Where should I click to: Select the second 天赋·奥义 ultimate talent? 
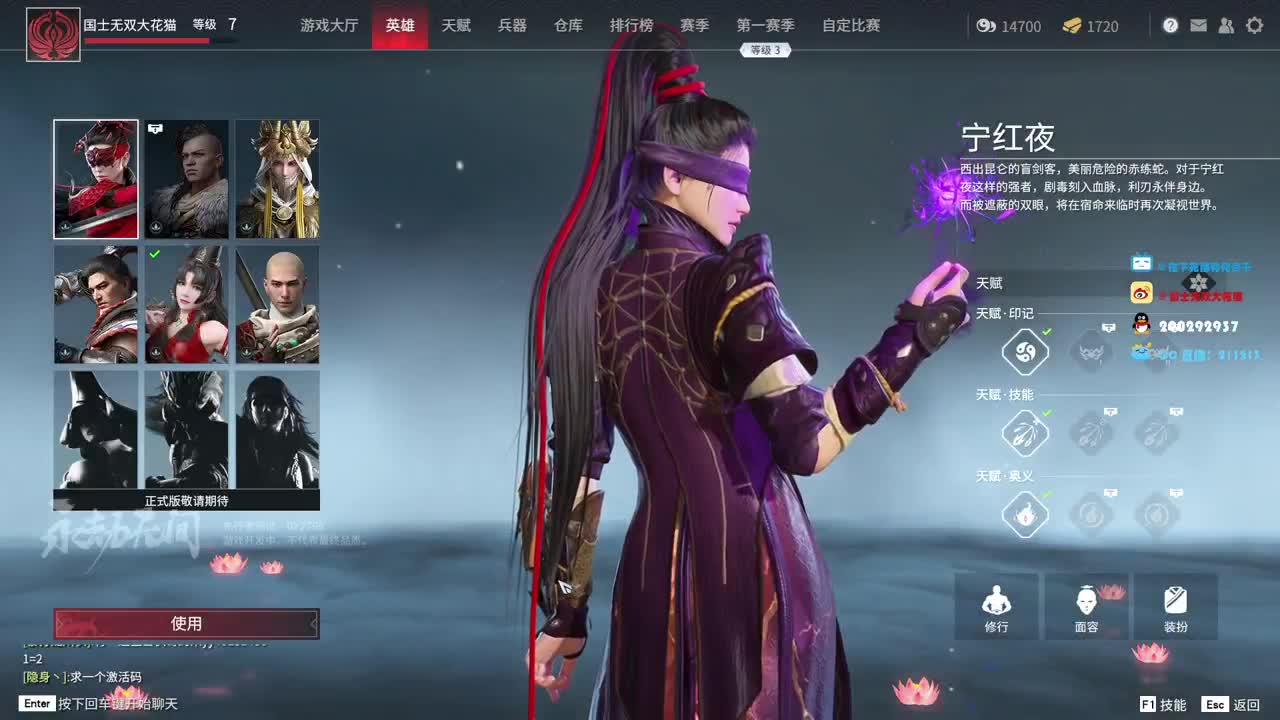1090,515
